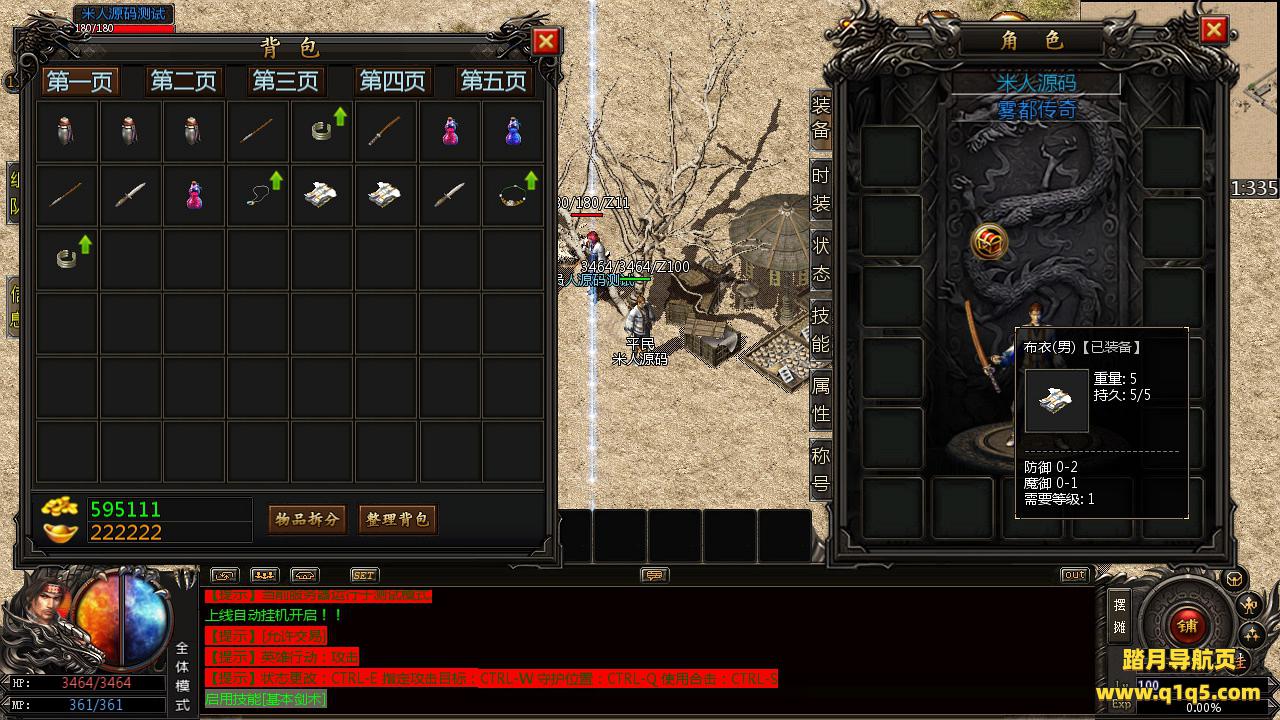
Task: Toggle the SET button above chat
Action: 364,575
